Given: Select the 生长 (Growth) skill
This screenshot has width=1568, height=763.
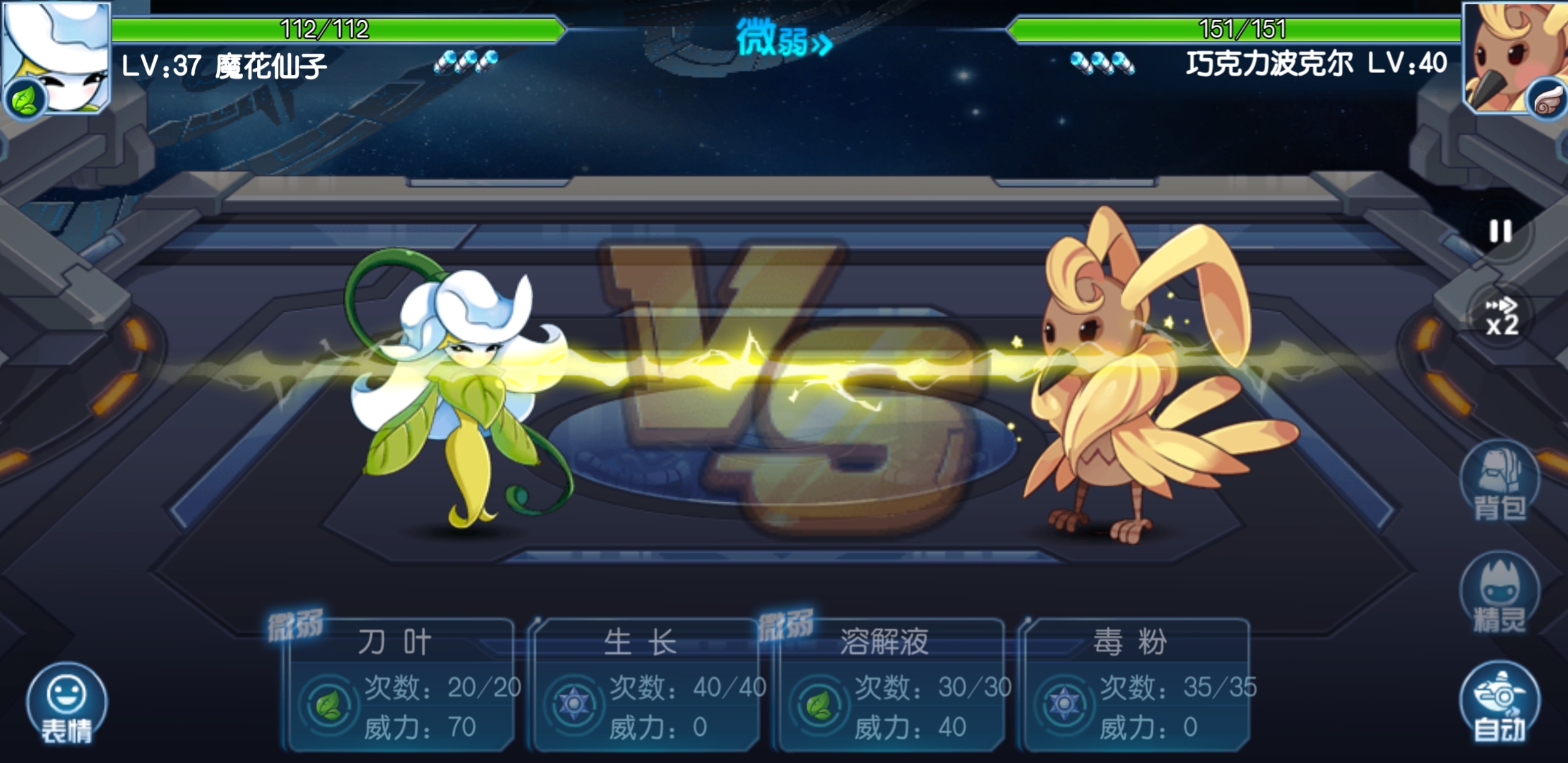Looking at the screenshot, I should click(645, 685).
